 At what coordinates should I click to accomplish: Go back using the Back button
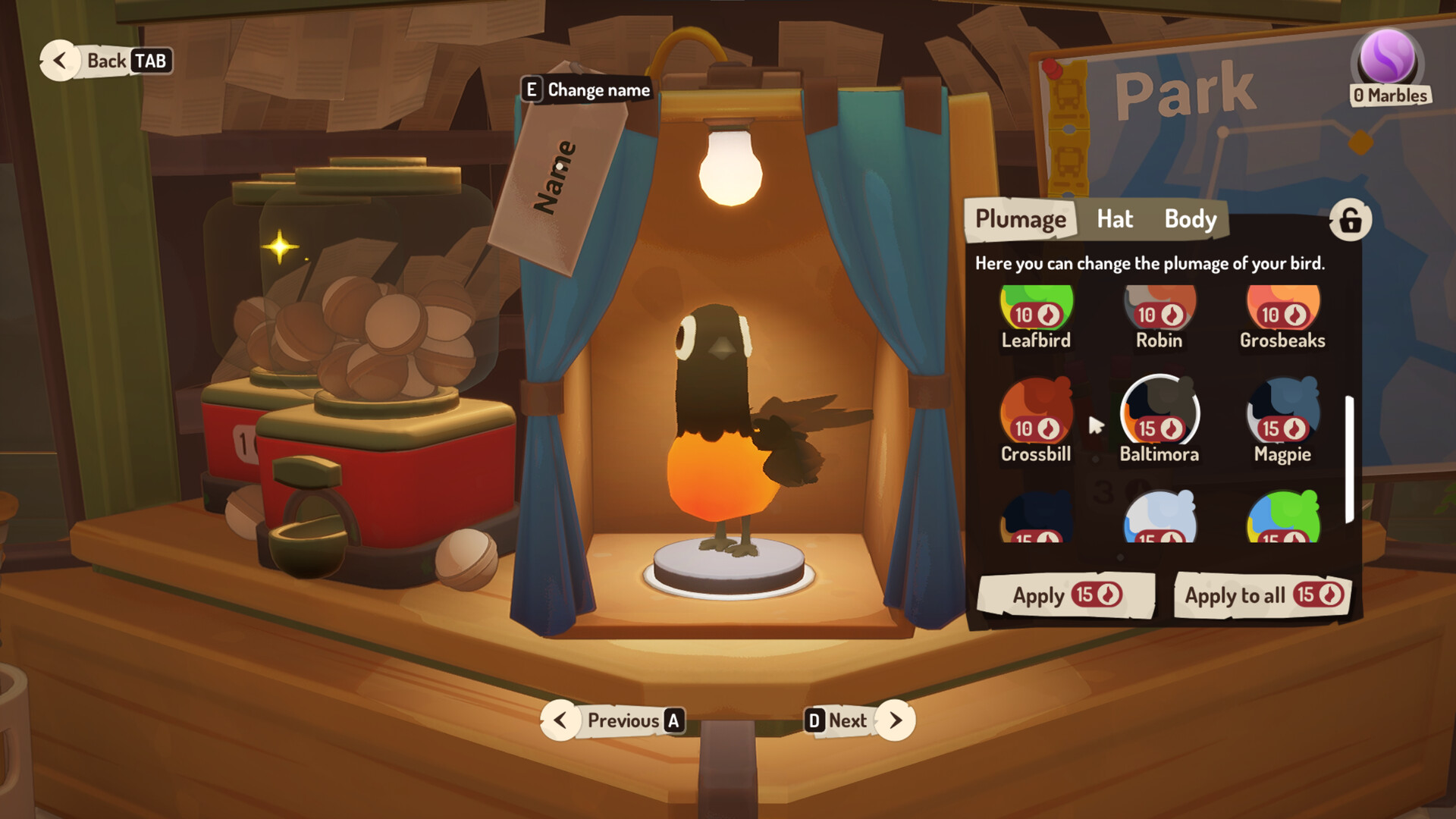point(106,61)
